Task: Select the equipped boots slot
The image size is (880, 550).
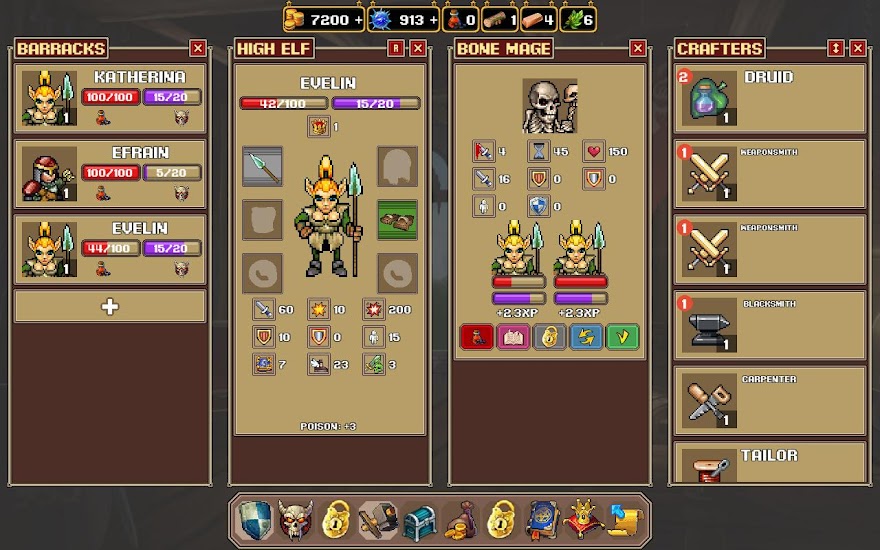Action: (397, 220)
